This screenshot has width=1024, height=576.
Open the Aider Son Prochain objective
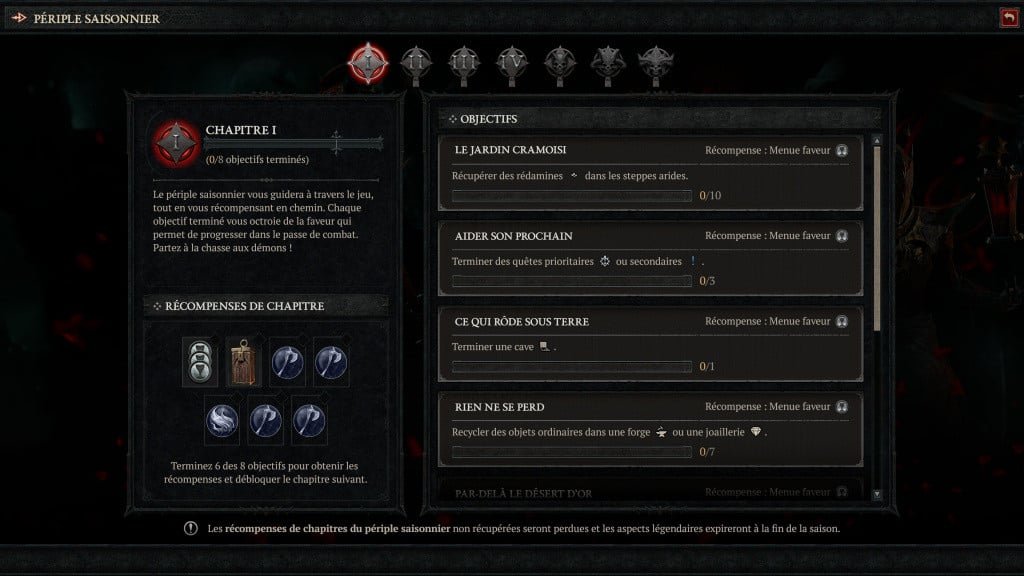click(x=650, y=258)
